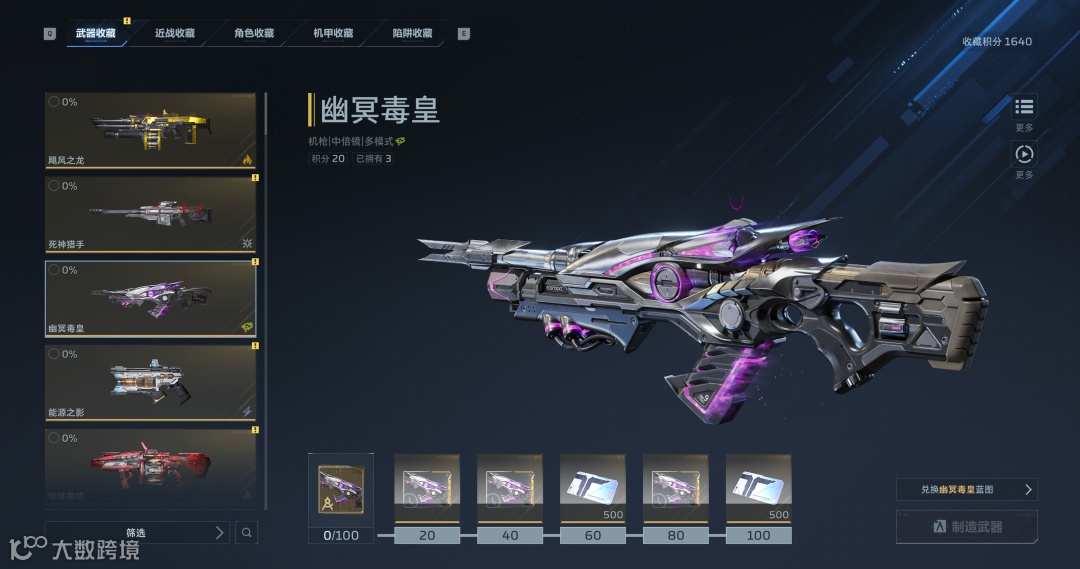1080x569 pixels.
Task: Open the 筛选 filter button
Action: point(137,533)
